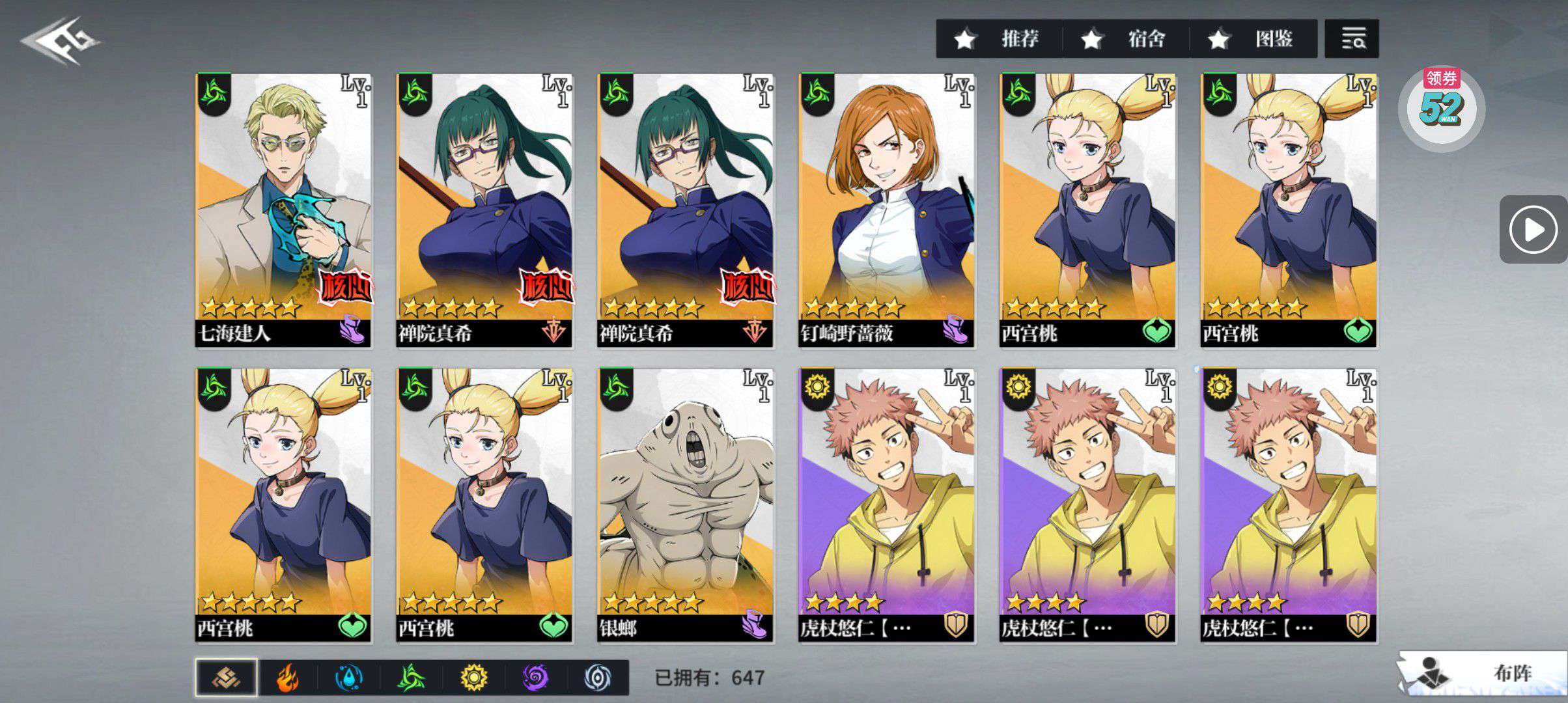Choose the 钉崎野蔷薇 card
The image size is (1568, 703).
click(886, 210)
